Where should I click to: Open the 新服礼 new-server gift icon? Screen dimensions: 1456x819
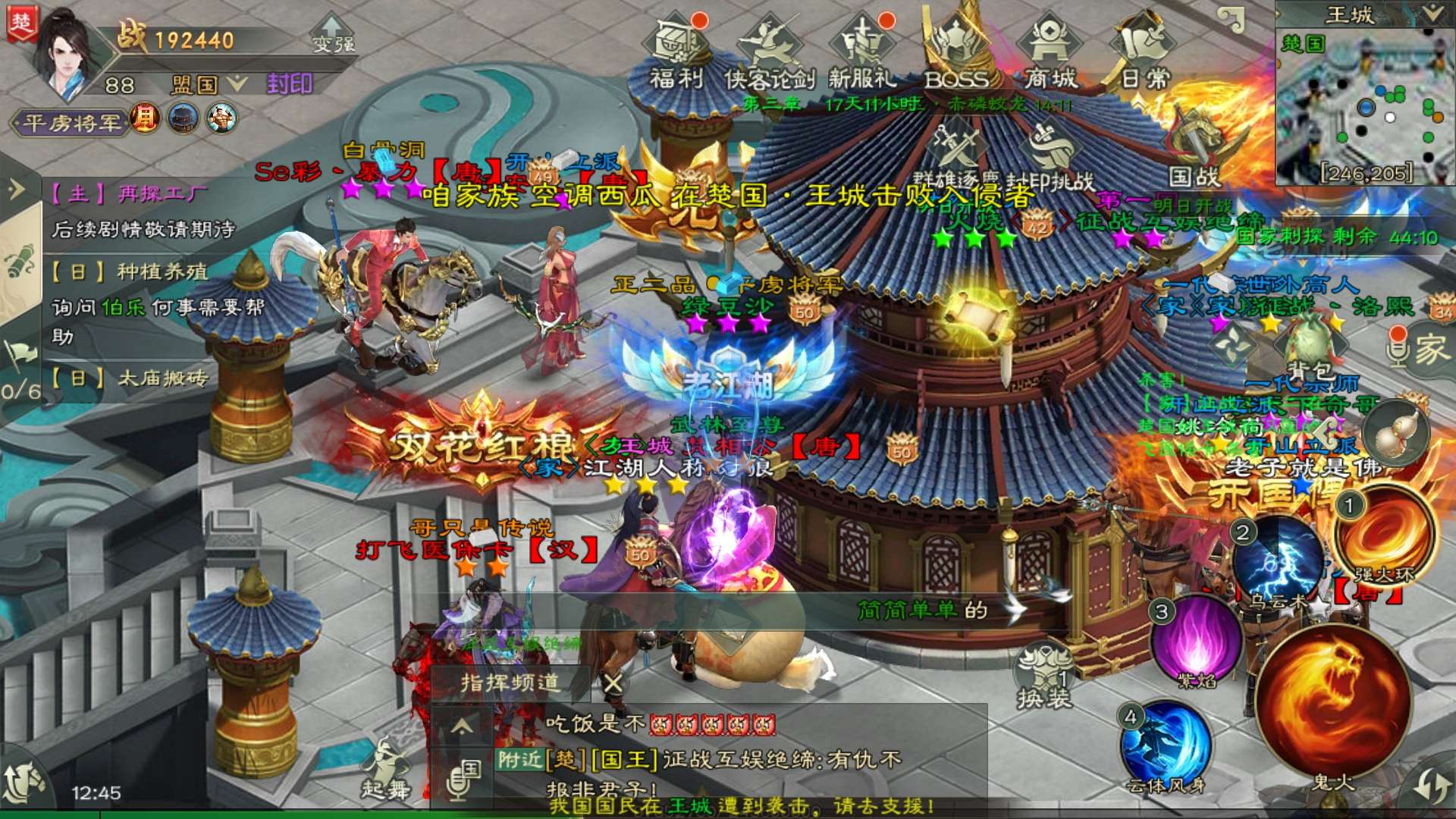click(x=862, y=52)
